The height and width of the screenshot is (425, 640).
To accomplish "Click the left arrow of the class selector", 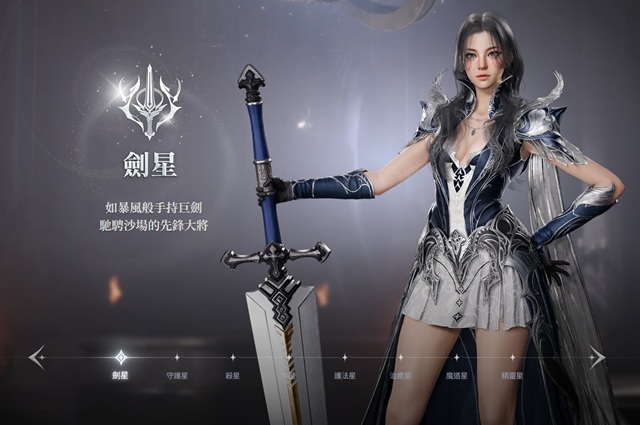I will (37, 356).
